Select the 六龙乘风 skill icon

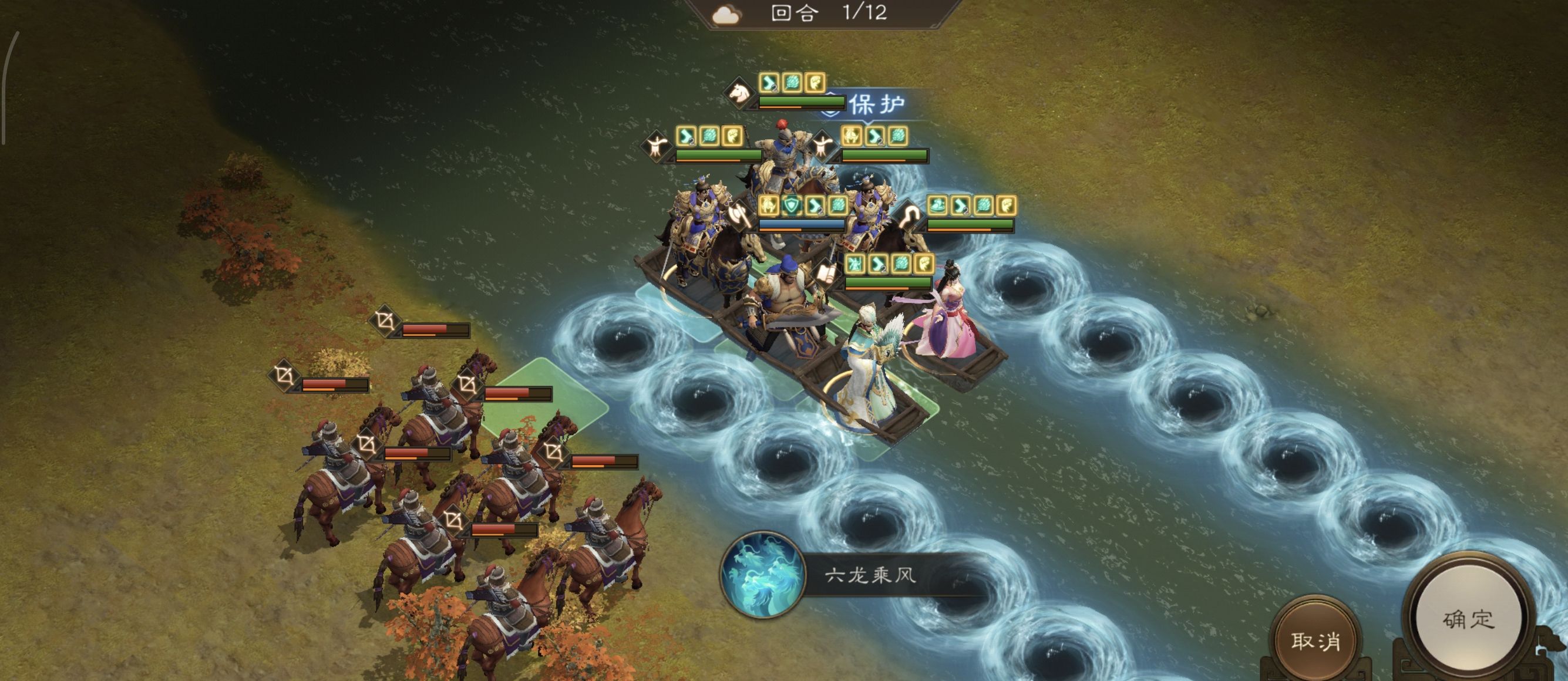(x=763, y=574)
